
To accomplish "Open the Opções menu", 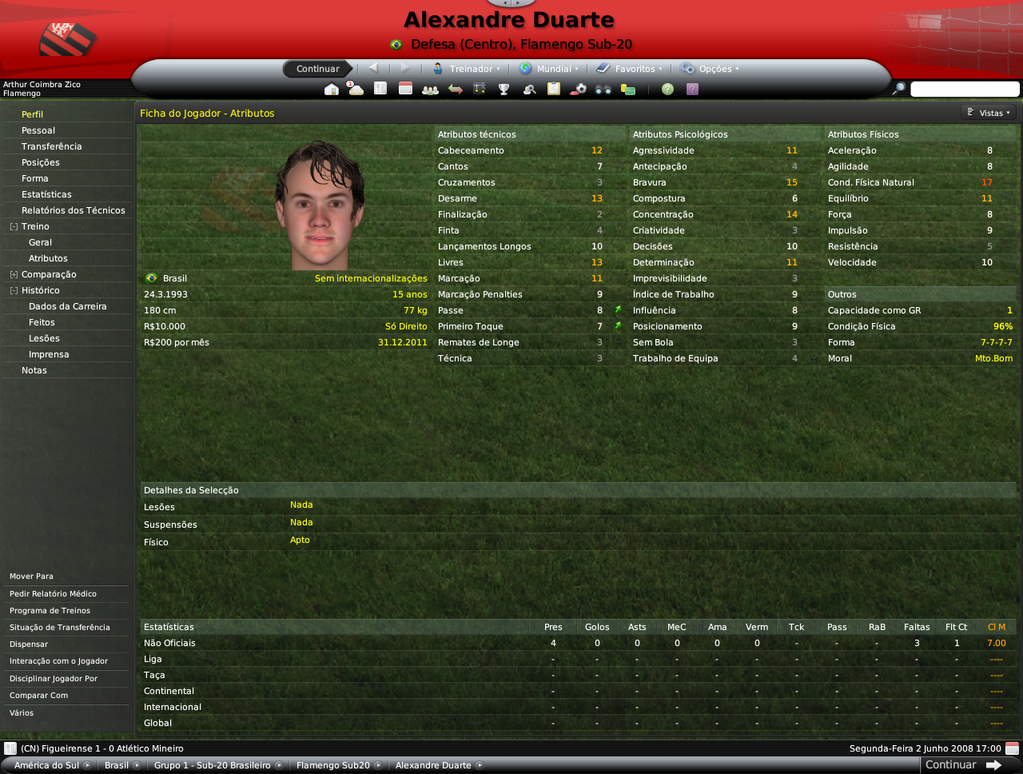I will click(714, 69).
